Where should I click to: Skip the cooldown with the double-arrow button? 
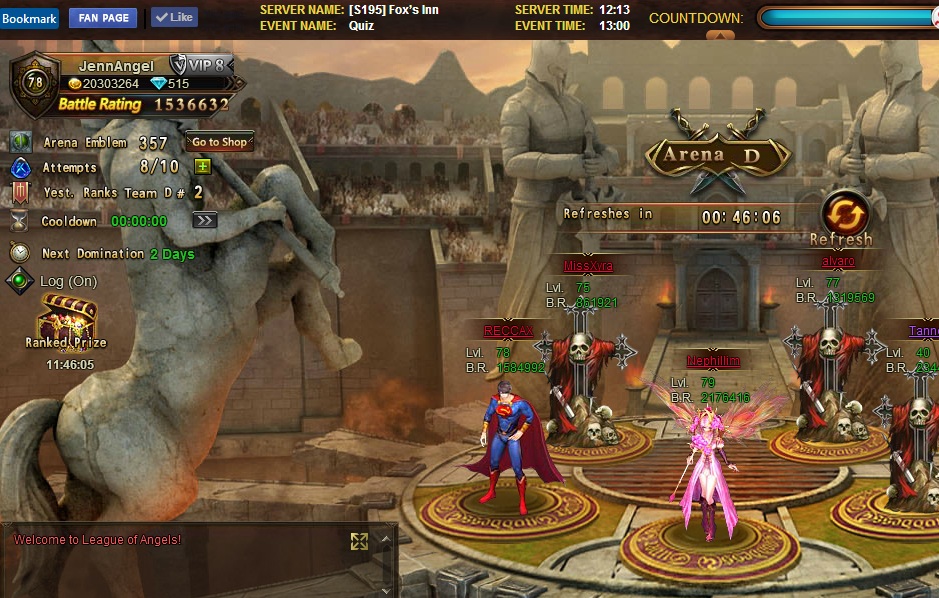tap(204, 220)
